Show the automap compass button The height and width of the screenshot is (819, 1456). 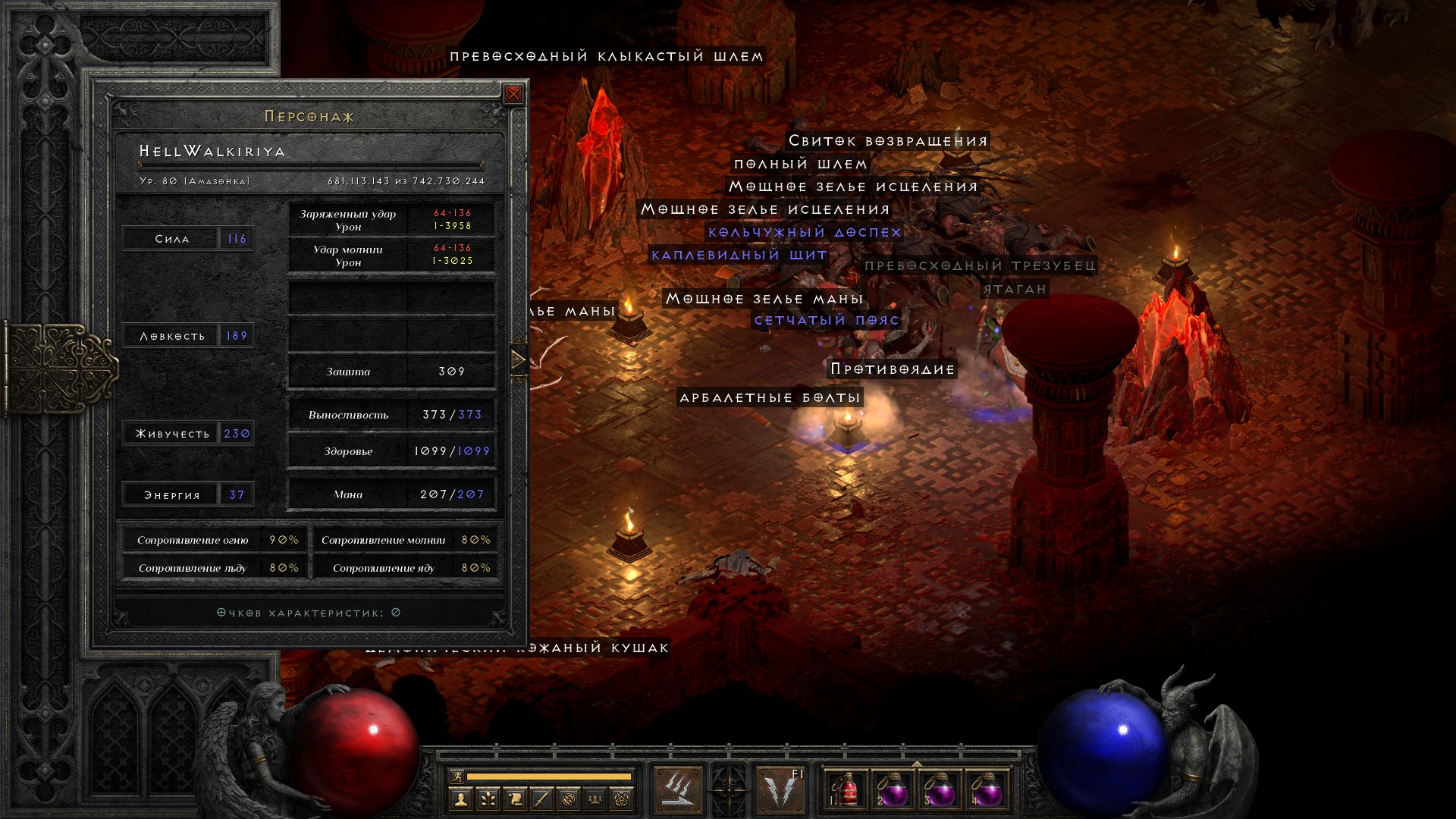pos(569,799)
